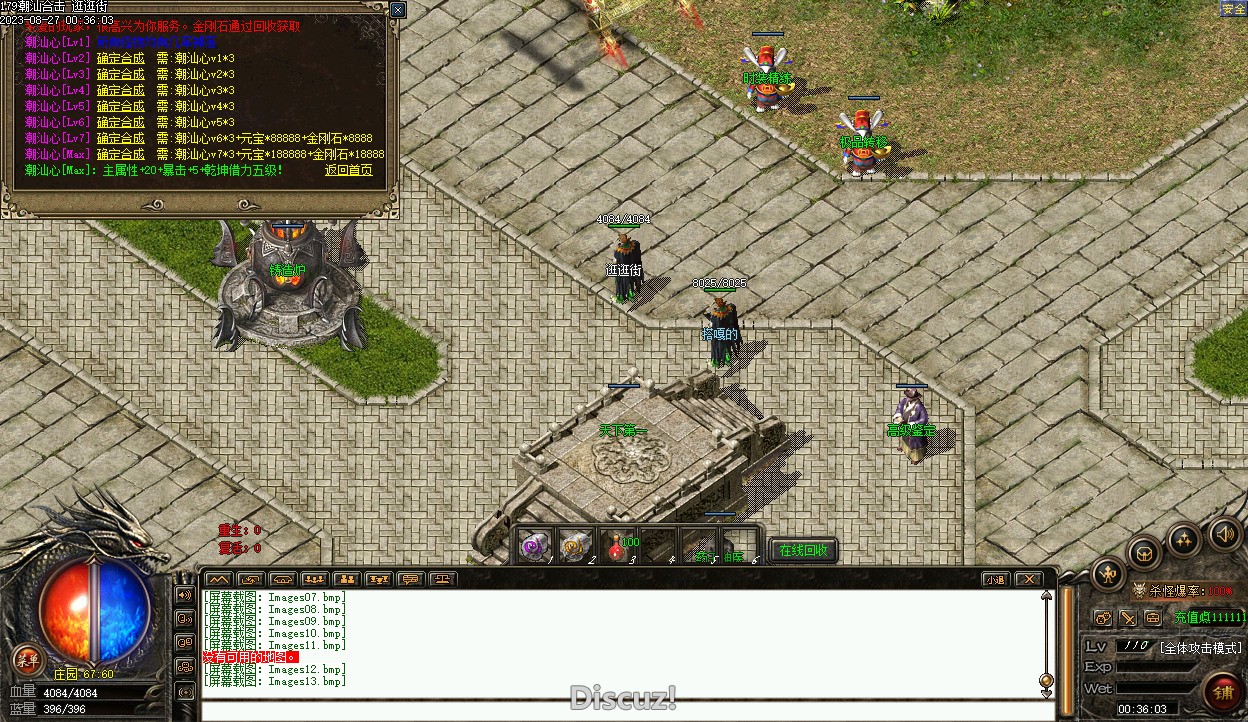Viewport: 1248px width, 722px height.
Task: Click the chat text input box
Action: 620,710
